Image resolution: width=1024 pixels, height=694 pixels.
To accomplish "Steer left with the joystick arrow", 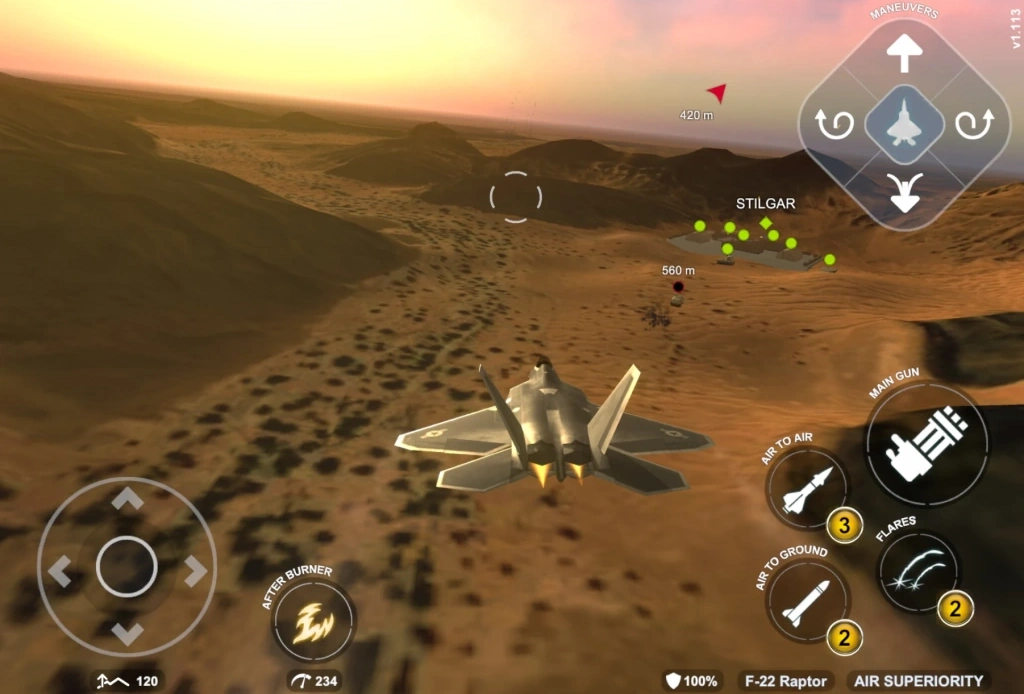I will tap(60, 571).
